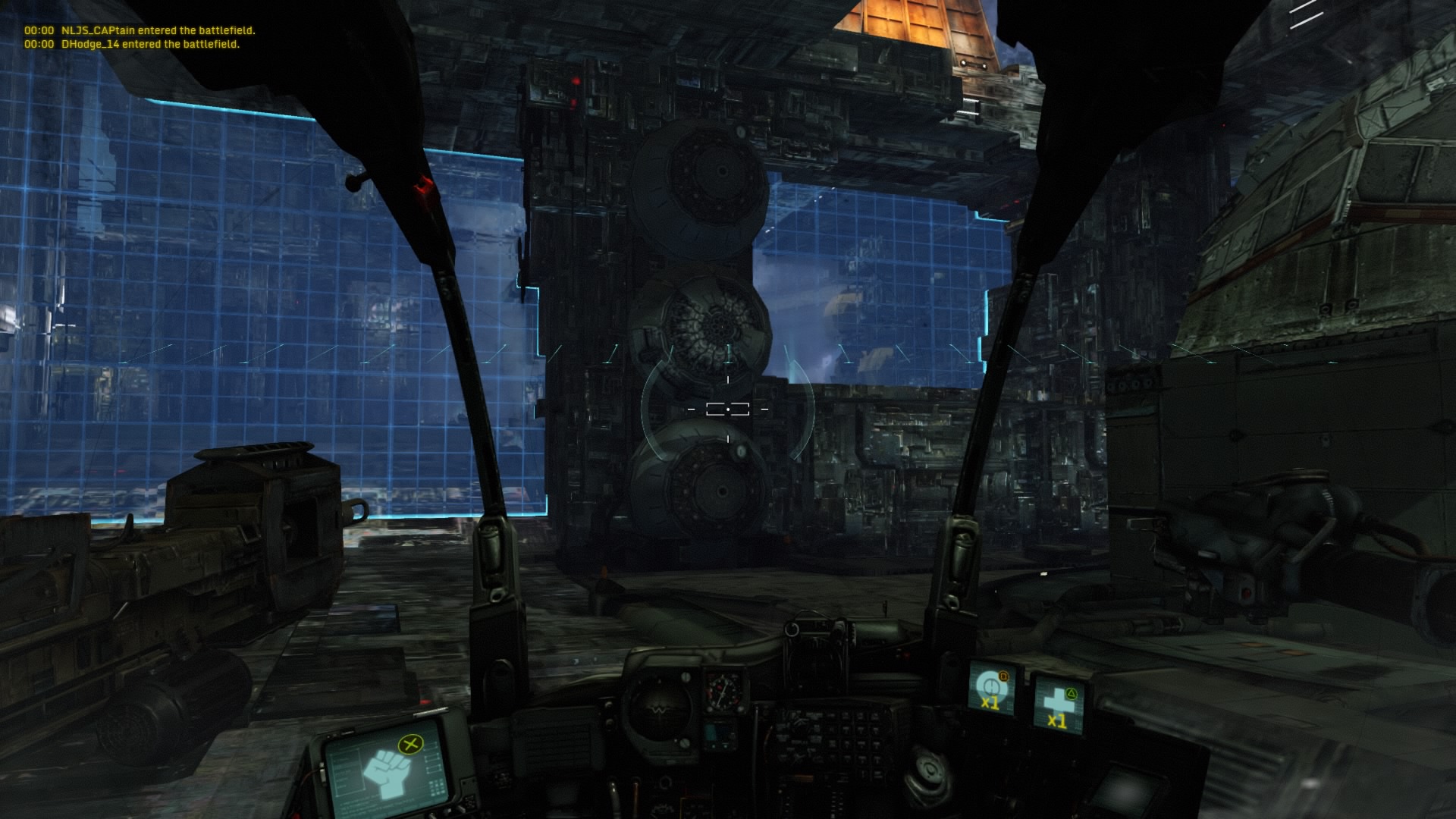Viewport: 1456px width, 819px height.
Task: Click the center crosshair reticle
Action: point(728,408)
